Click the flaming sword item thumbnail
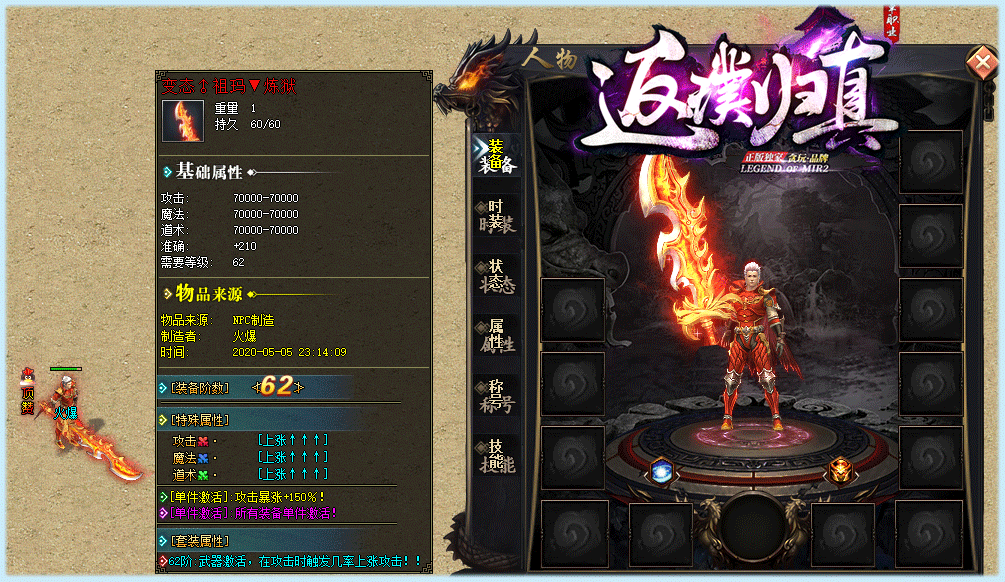This screenshot has width=1005, height=582. tap(183, 121)
